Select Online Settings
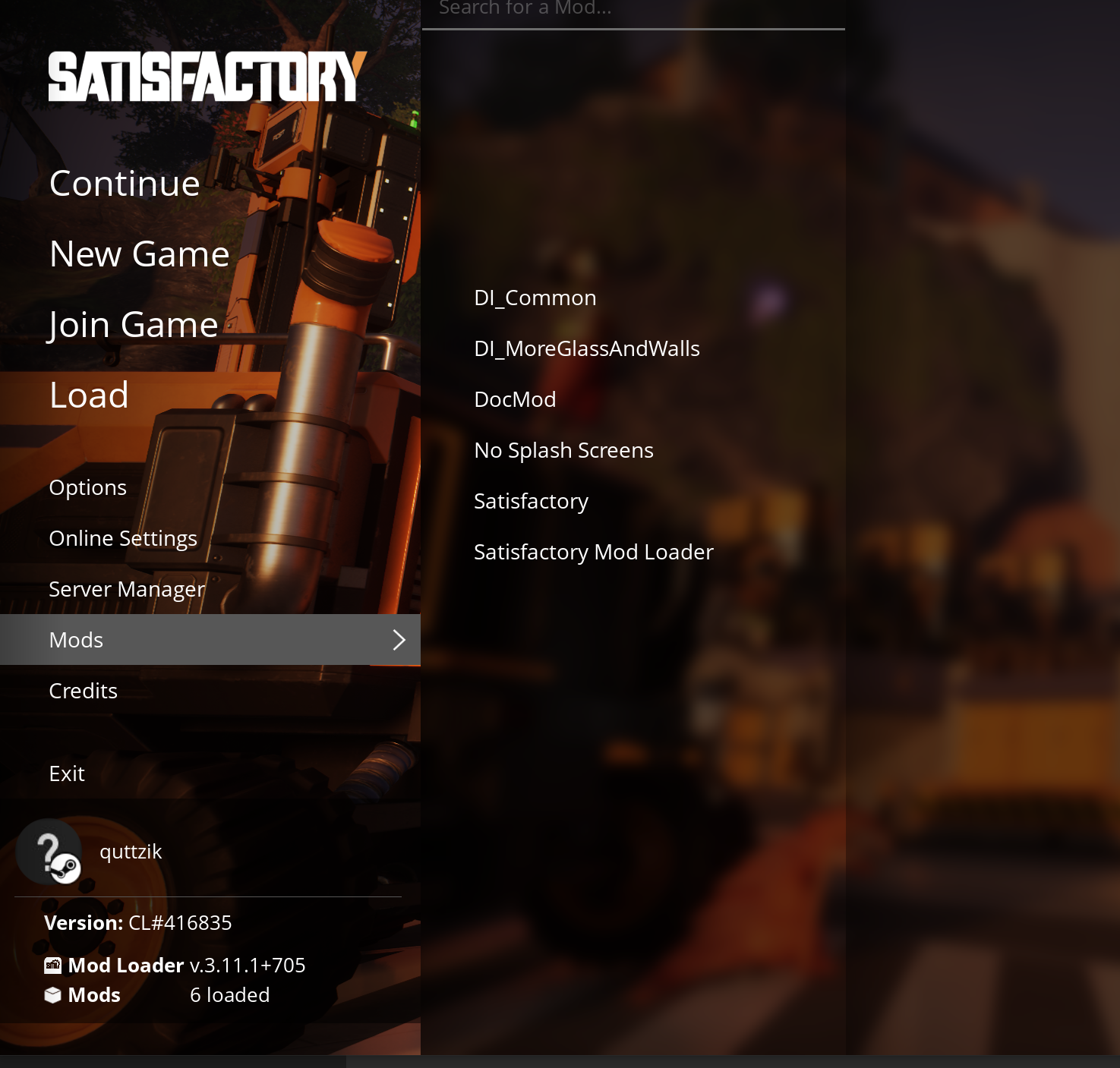The width and height of the screenshot is (1120, 1068). click(123, 539)
